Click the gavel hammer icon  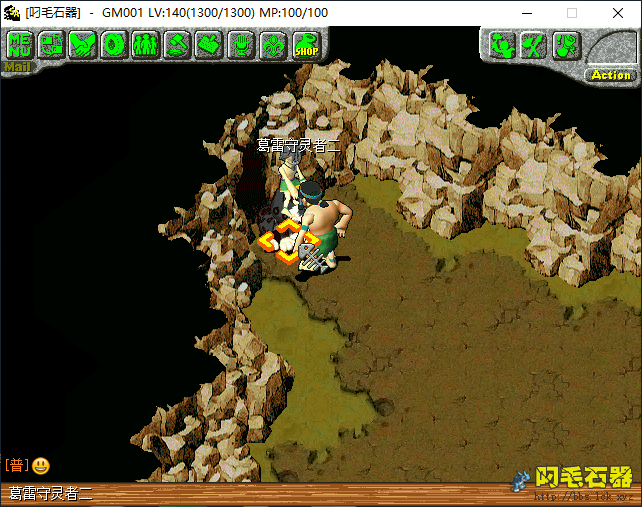click(x=177, y=44)
